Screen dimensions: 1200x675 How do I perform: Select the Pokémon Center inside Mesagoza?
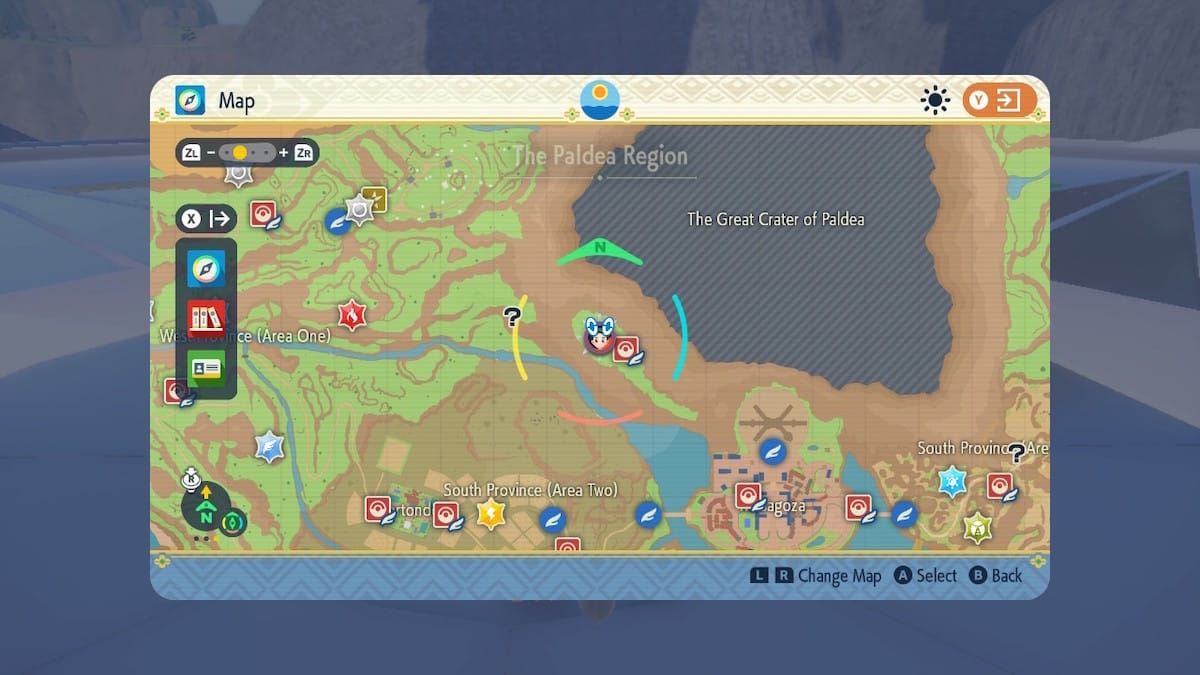[748, 495]
